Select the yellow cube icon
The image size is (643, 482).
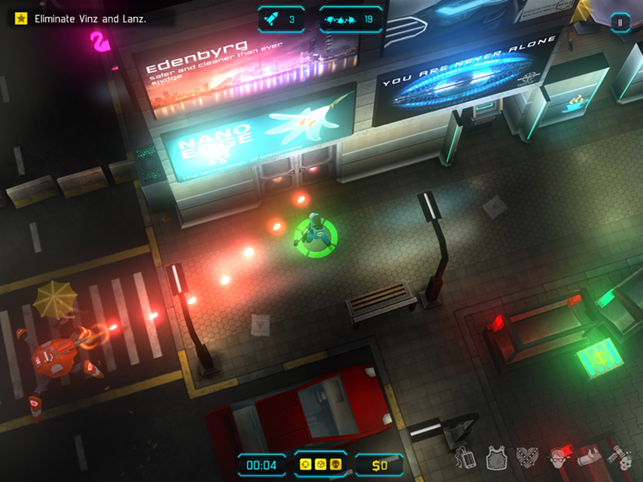321,465
